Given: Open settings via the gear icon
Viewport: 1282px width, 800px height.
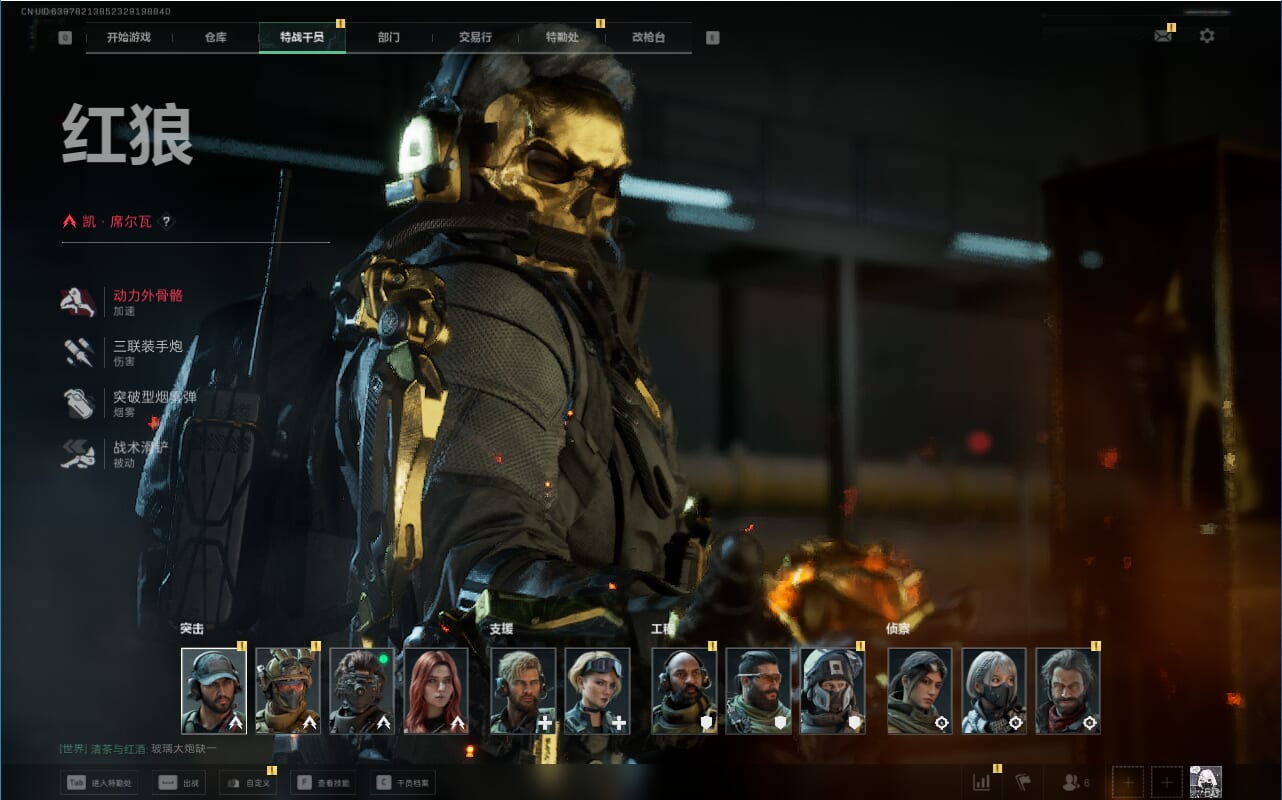Looking at the screenshot, I should (1207, 36).
